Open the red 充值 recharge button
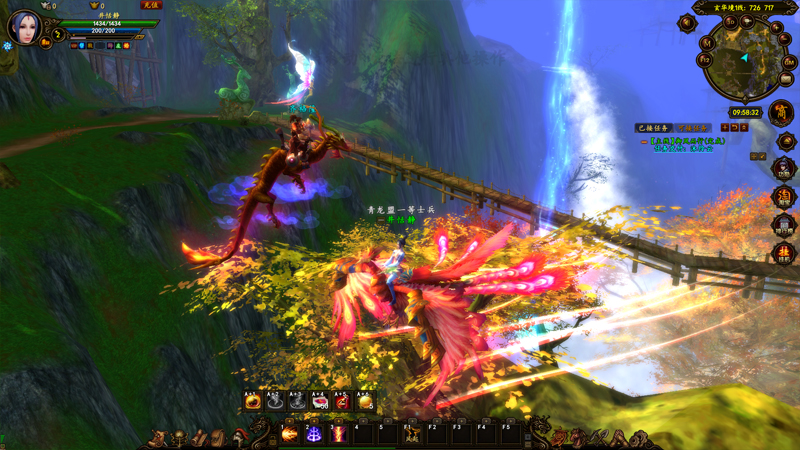 tap(150, 6)
